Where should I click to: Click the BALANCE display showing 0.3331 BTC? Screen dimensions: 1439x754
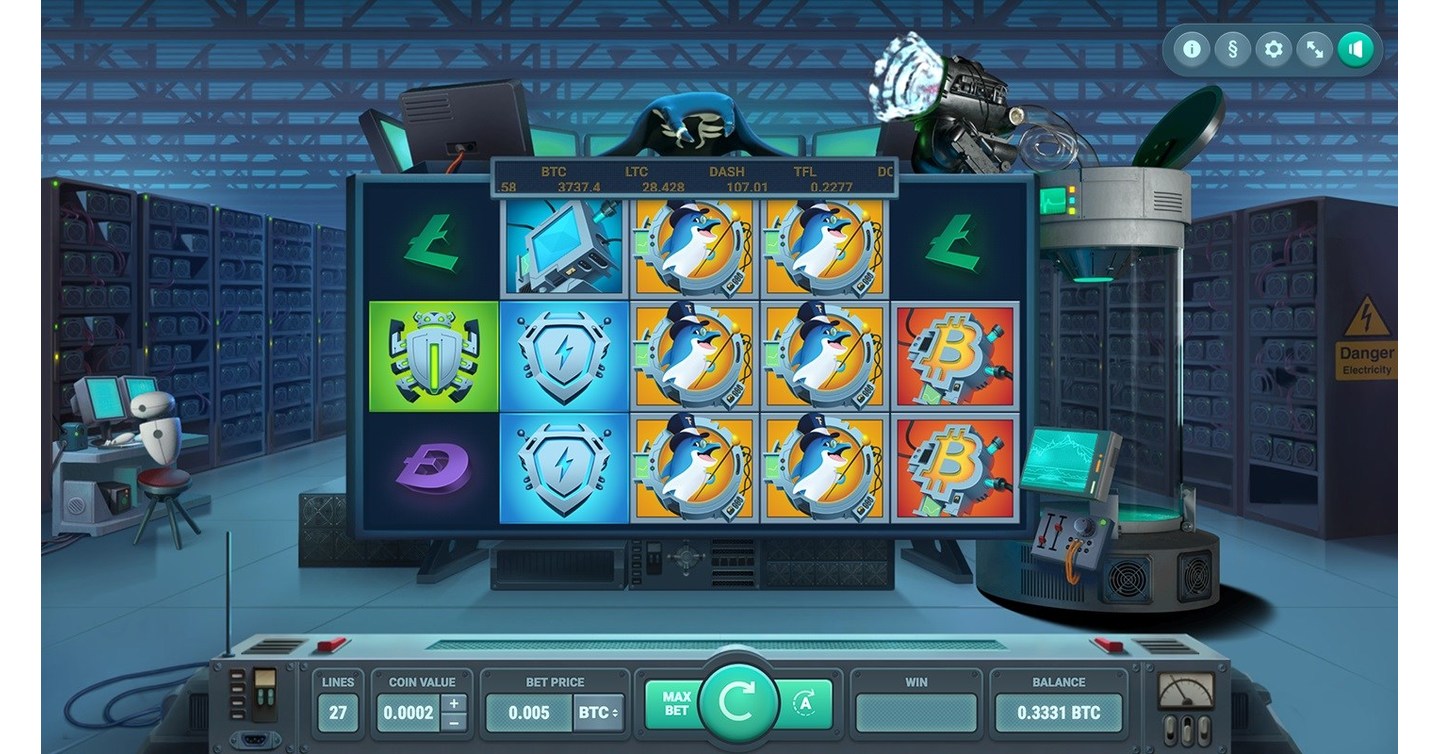(1059, 713)
